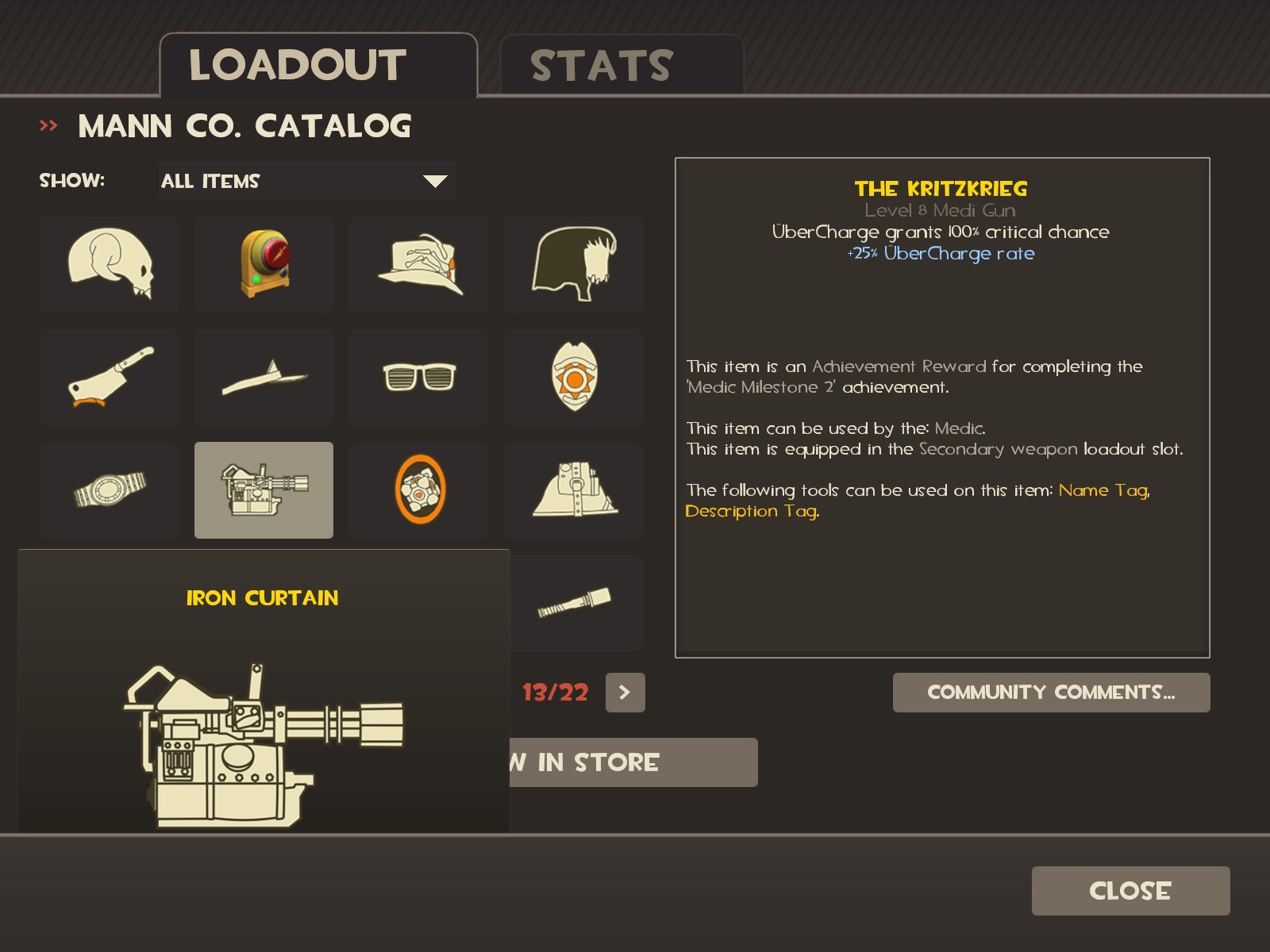Select the noise maker buzzer item
The image size is (1270, 952).
click(x=264, y=265)
